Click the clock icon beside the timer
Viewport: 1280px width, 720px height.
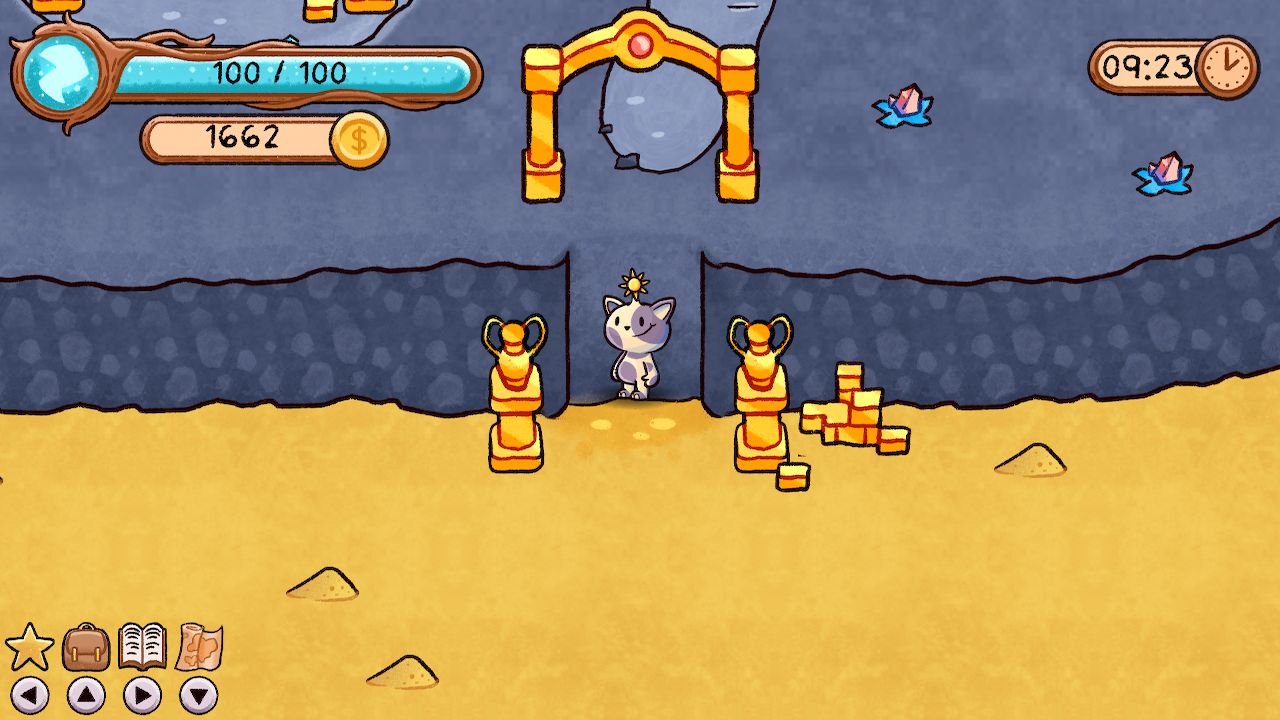pos(1229,68)
